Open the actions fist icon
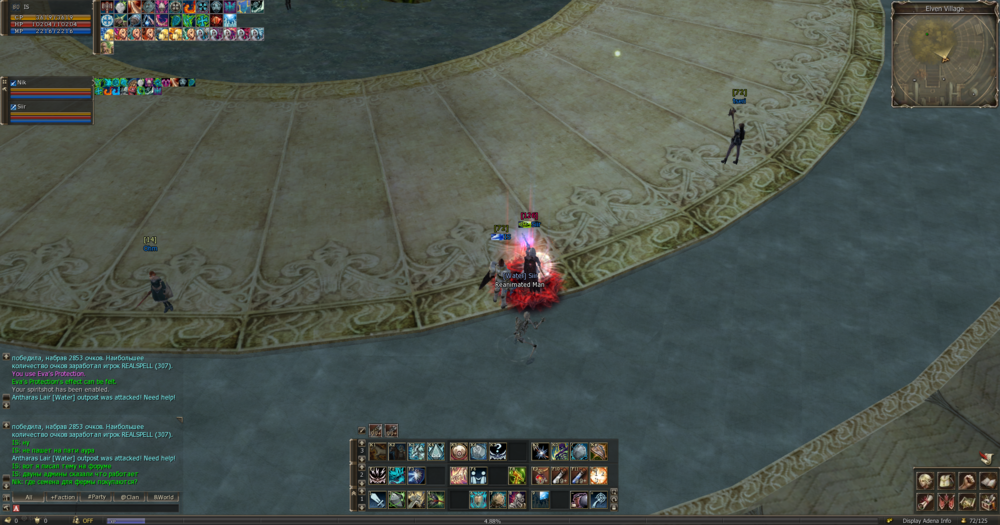The height and width of the screenshot is (525, 1000). [x=968, y=481]
